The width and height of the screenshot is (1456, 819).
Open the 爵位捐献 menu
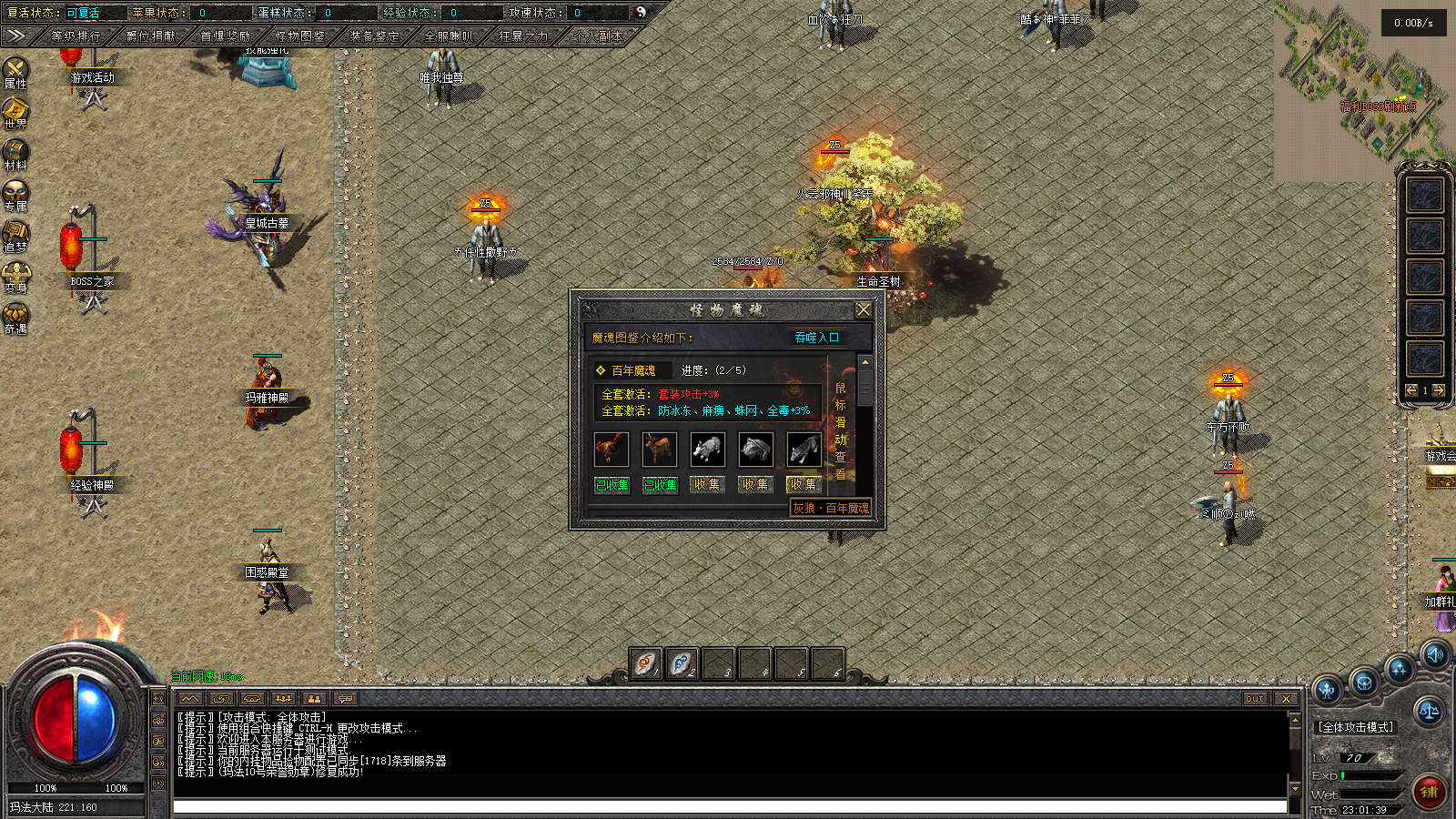[151, 36]
